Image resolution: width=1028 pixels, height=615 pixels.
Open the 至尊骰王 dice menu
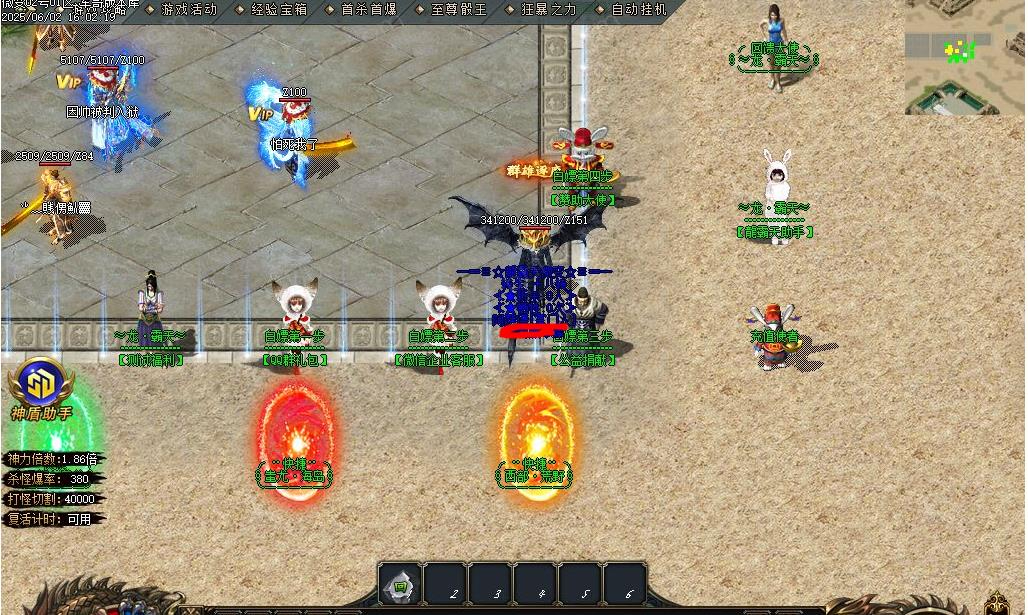click(x=459, y=10)
